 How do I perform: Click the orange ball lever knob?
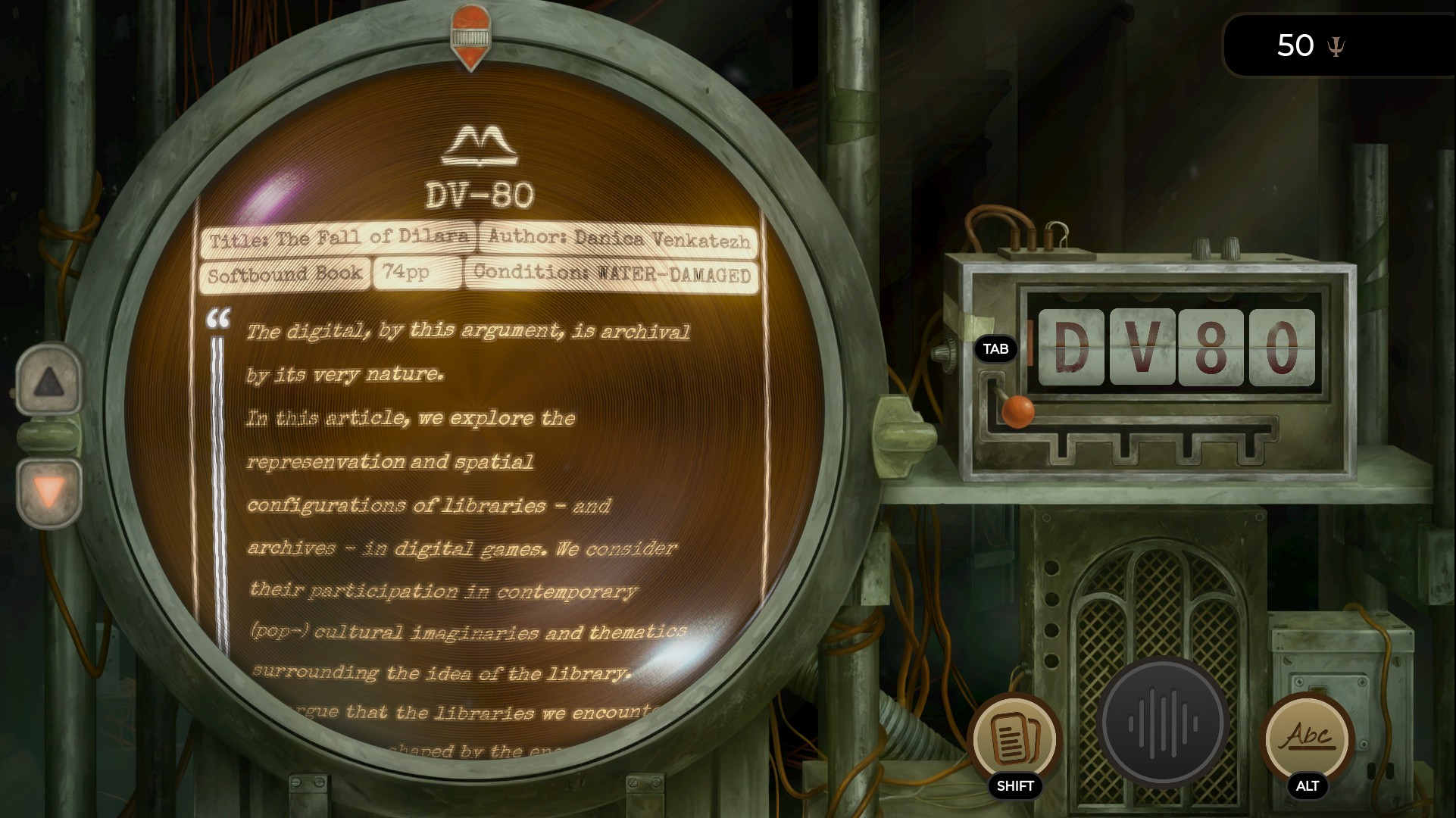click(1017, 411)
